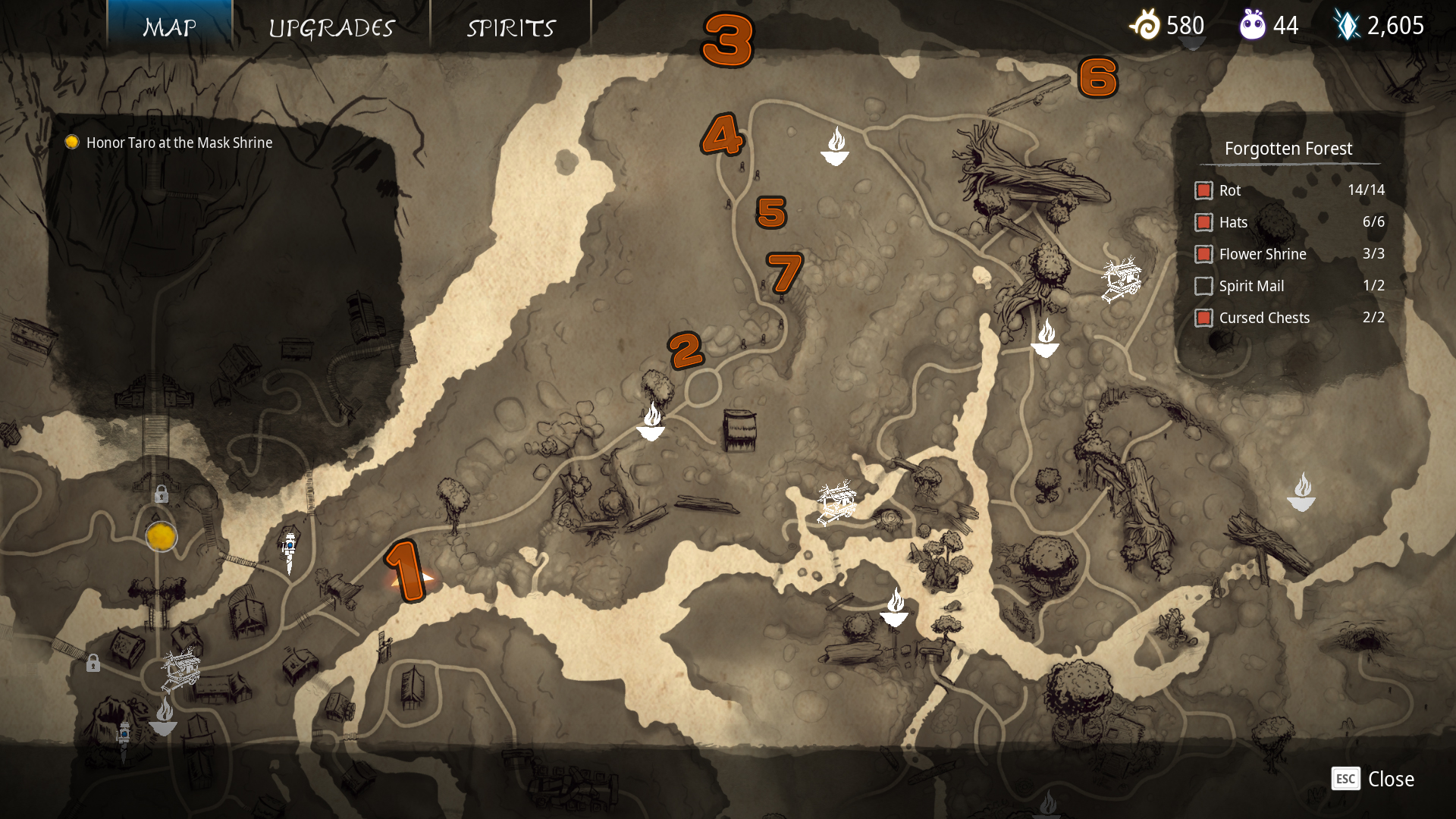This screenshot has height=819, width=1456.
Task: Check the unfinished Spirit Mail entry
Action: (x=1203, y=286)
